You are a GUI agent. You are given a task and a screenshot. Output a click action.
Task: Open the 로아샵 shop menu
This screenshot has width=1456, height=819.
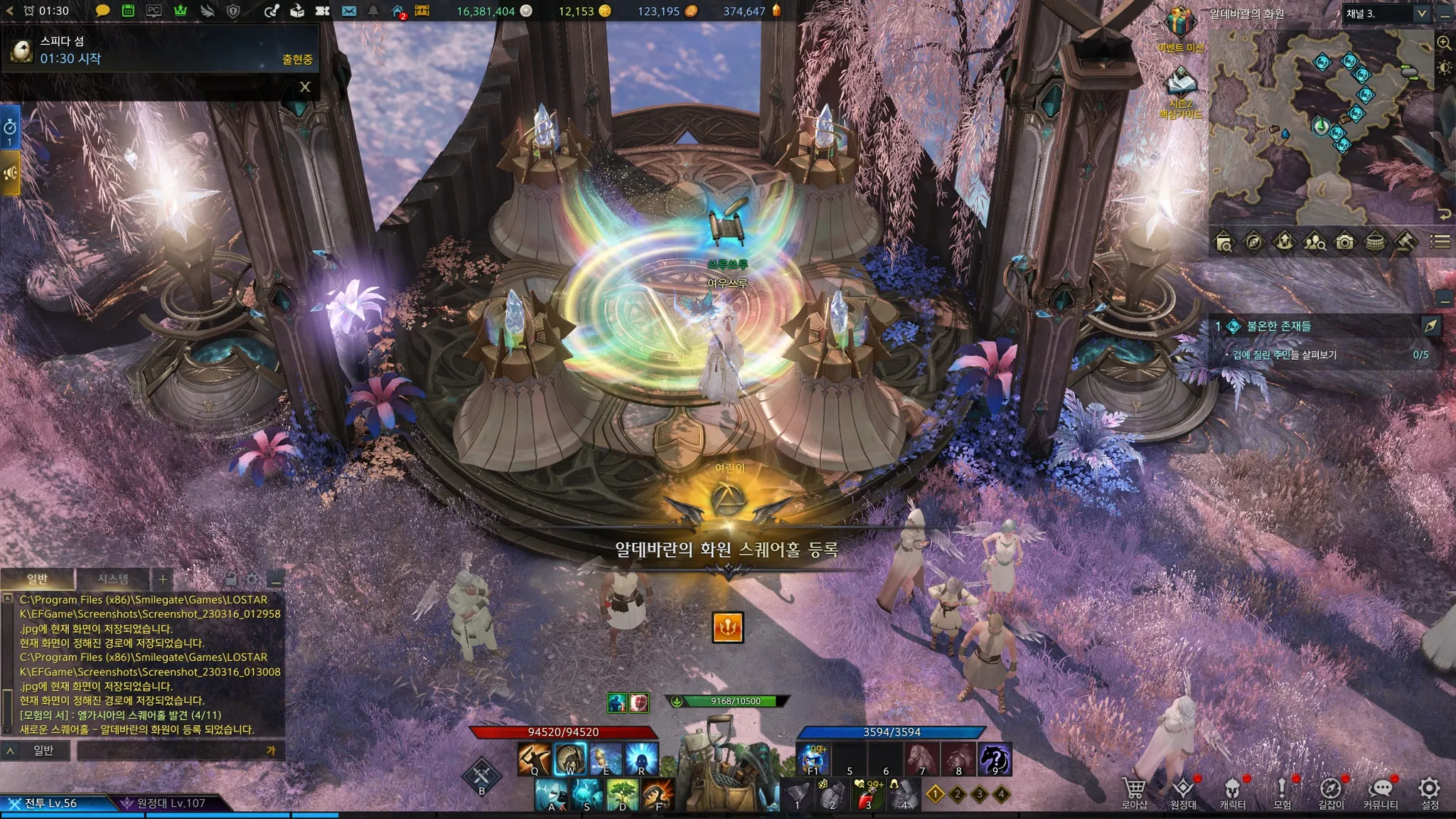coord(1134,791)
